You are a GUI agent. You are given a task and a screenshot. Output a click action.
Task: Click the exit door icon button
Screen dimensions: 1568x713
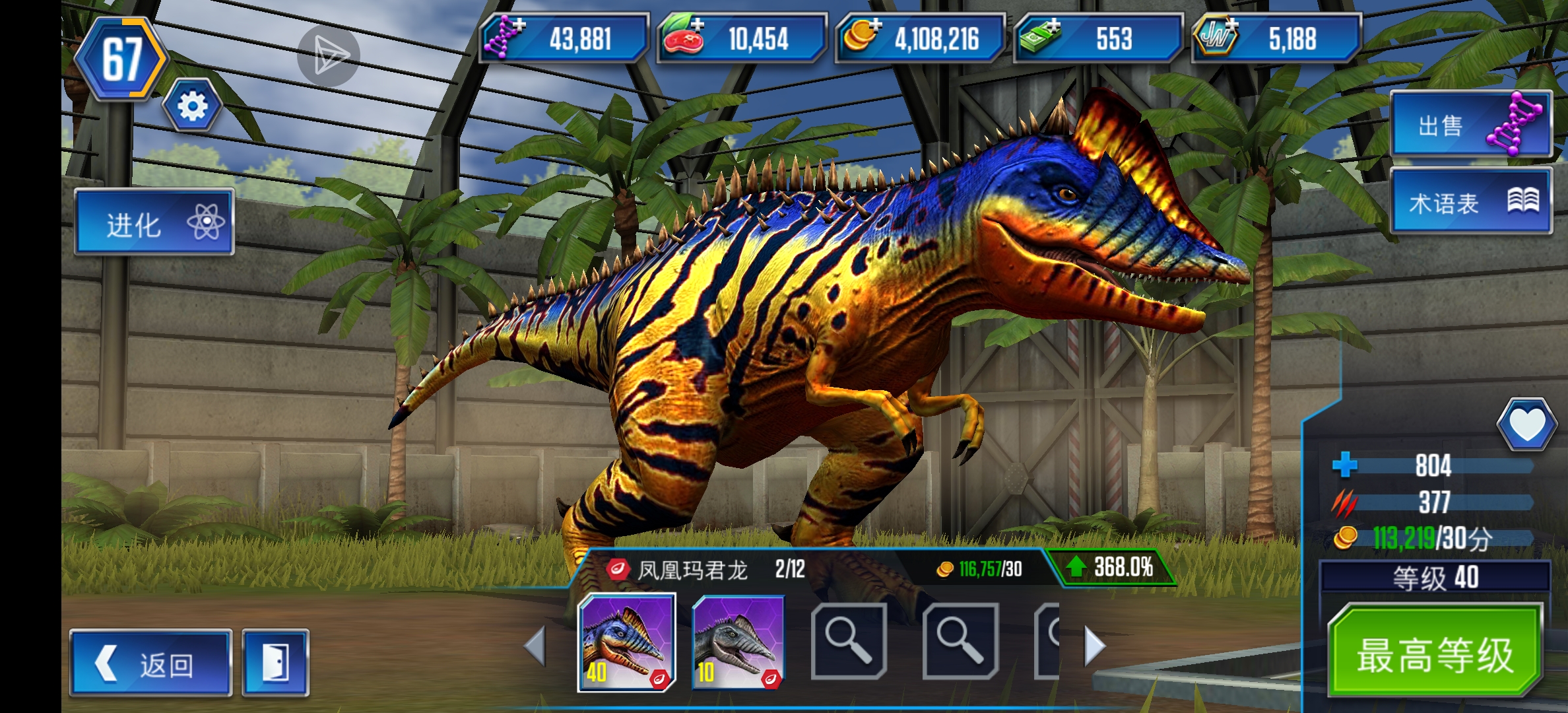[275, 663]
